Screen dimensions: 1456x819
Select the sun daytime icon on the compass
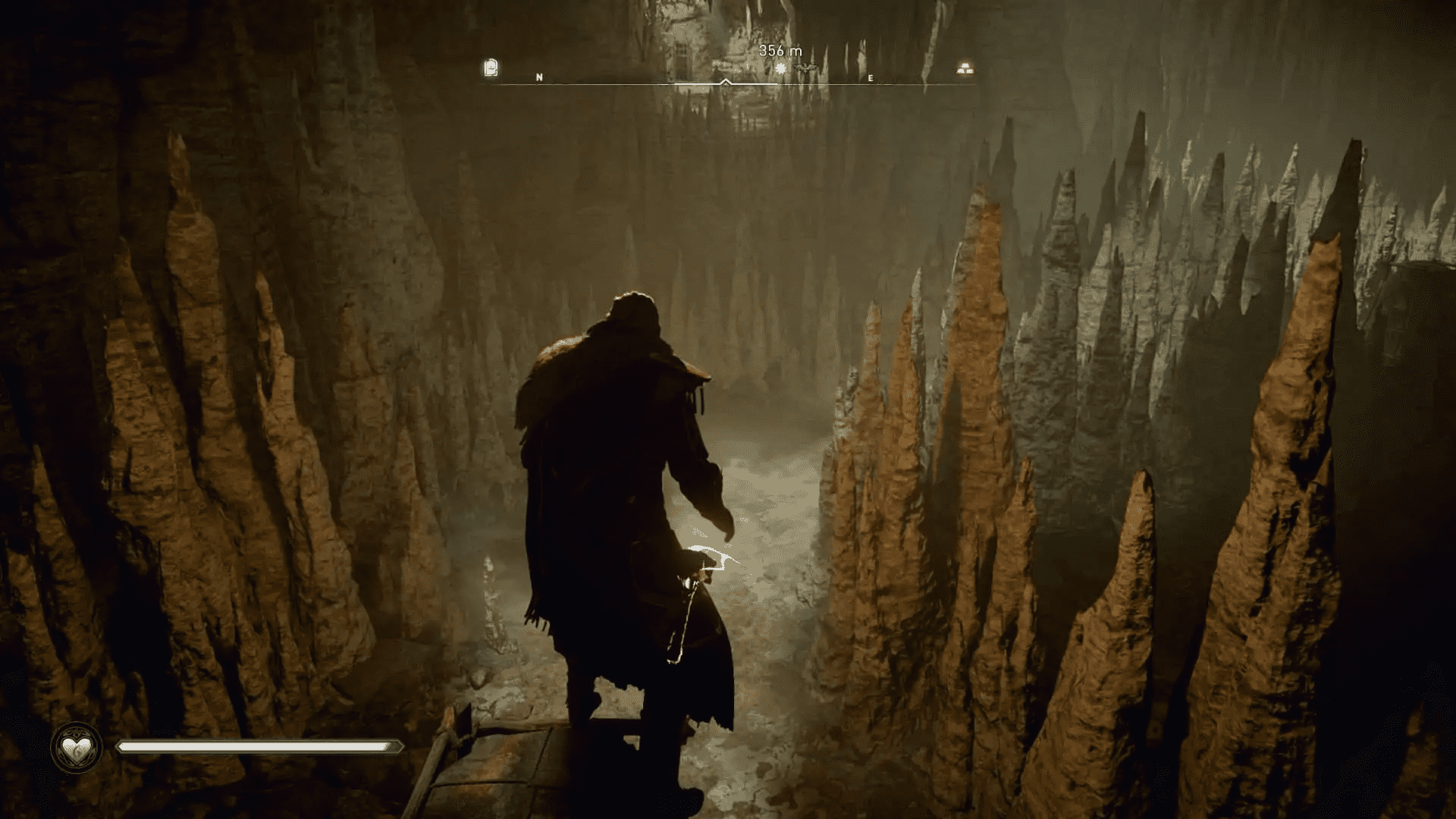pyautogui.click(x=781, y=68)
